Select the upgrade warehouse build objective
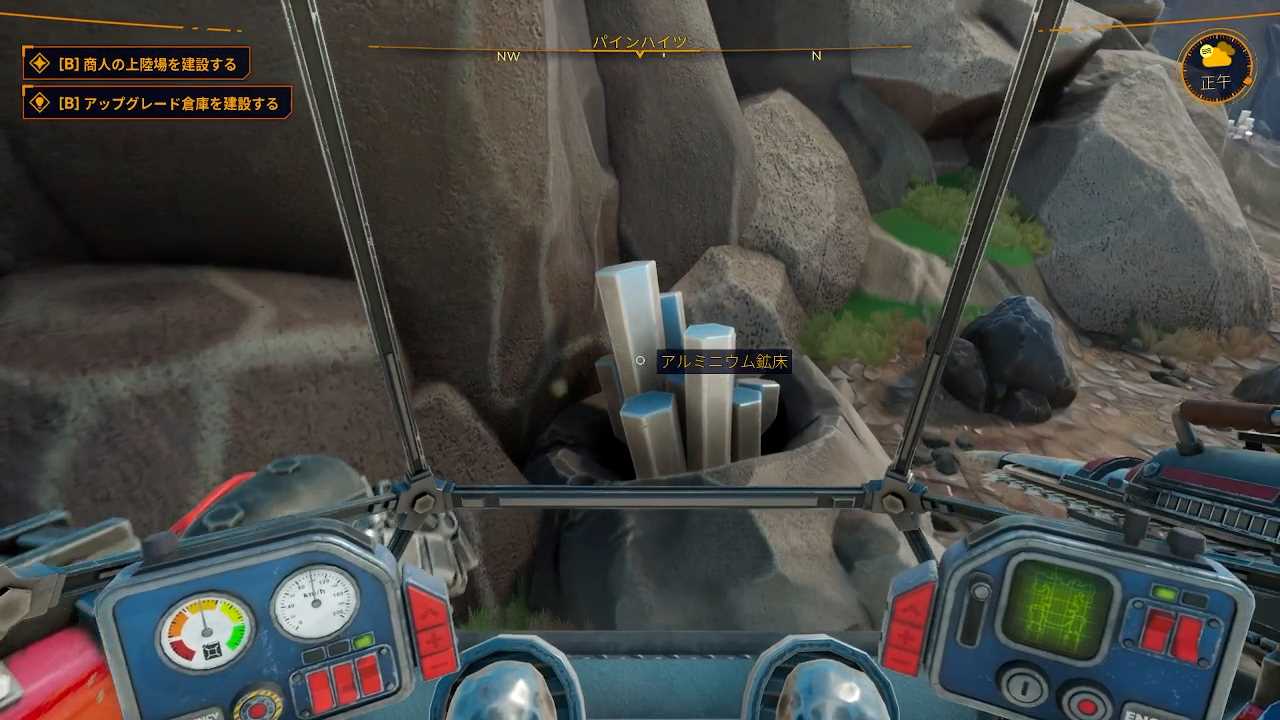The width and height of the screenshot is (1280, 720). click(158, 103)
